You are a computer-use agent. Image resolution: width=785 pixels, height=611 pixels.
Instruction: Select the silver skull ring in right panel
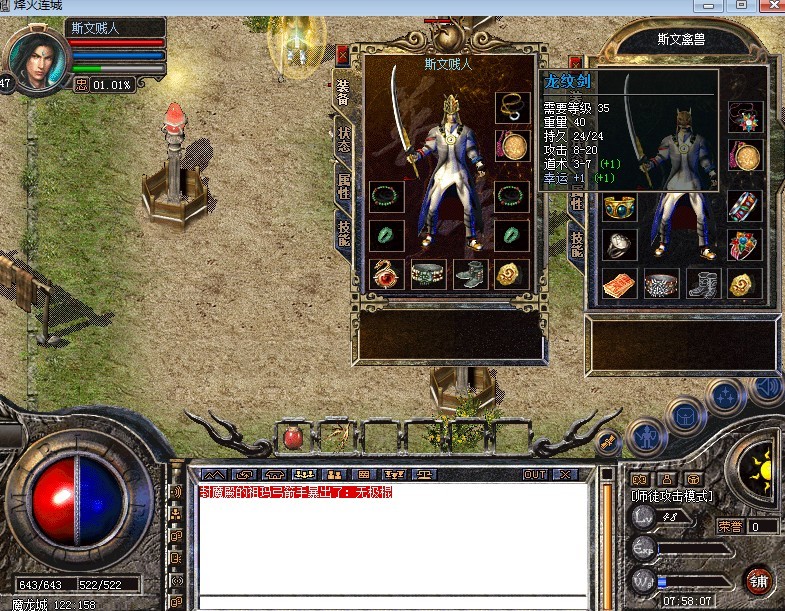618,245
